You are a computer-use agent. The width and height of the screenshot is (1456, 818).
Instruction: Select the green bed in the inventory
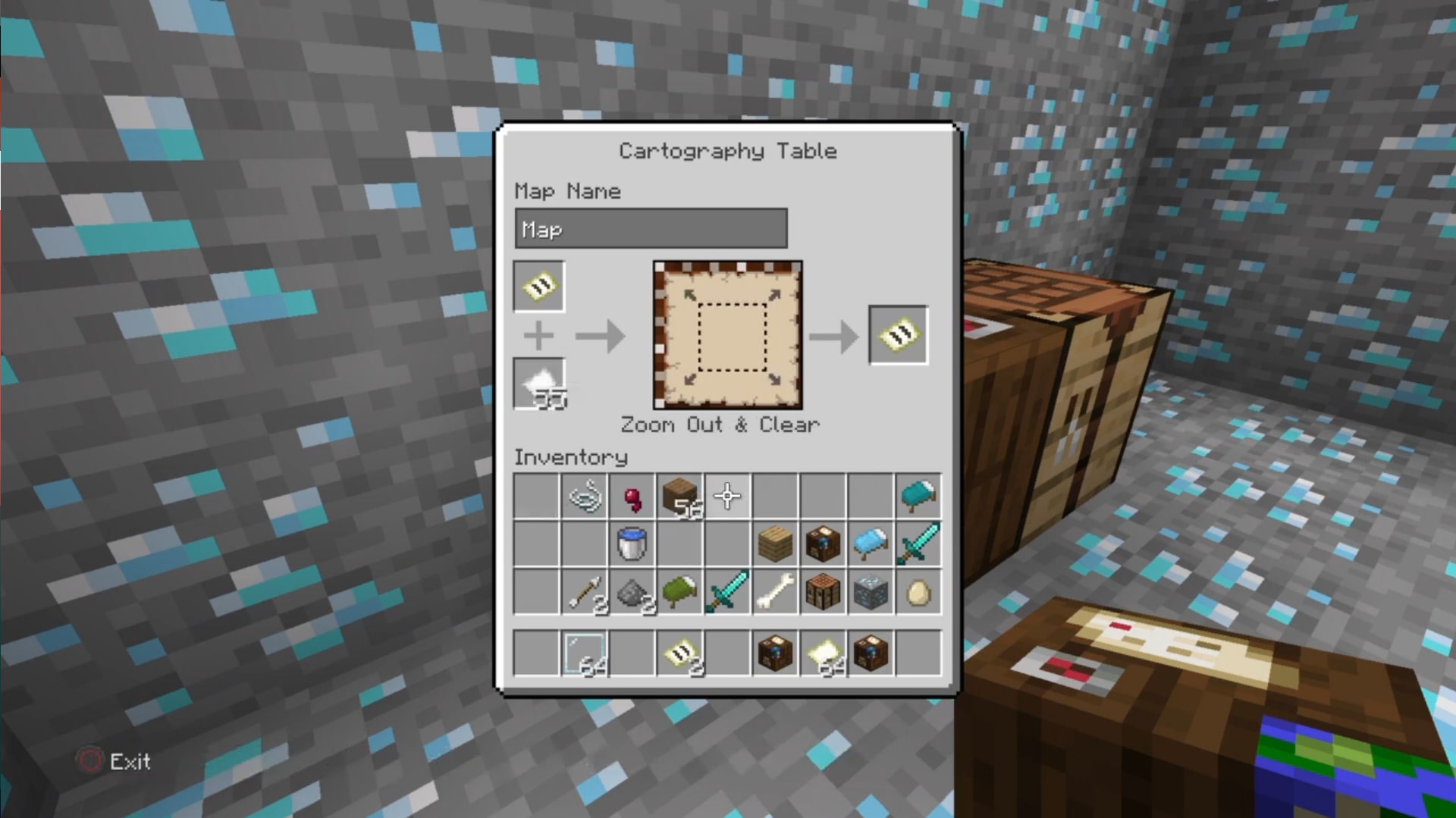(x=681, y=592)
